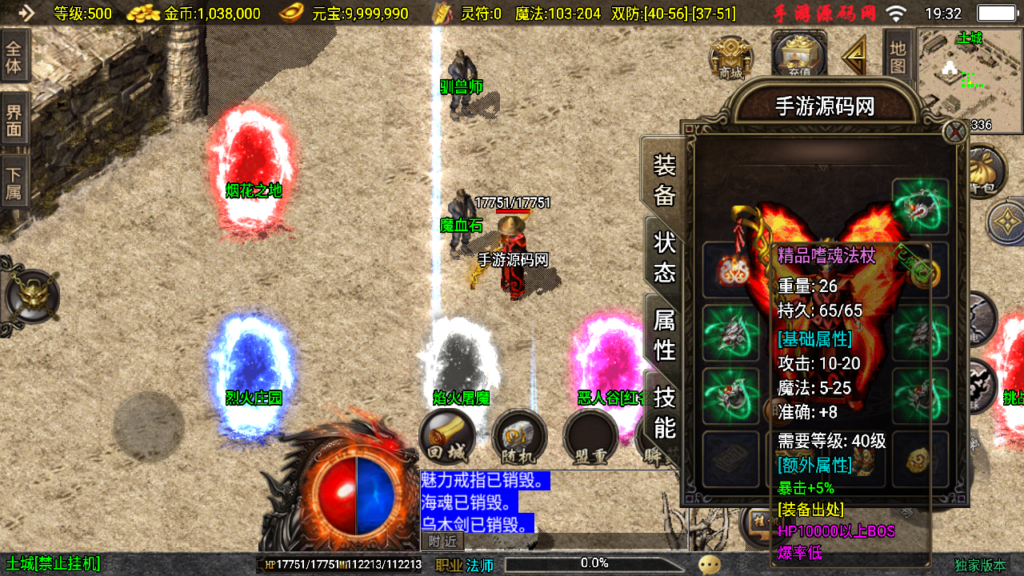Switch chat to the 附近 nearby channel
Viewport: 1024px width, 576px height.
443,541
